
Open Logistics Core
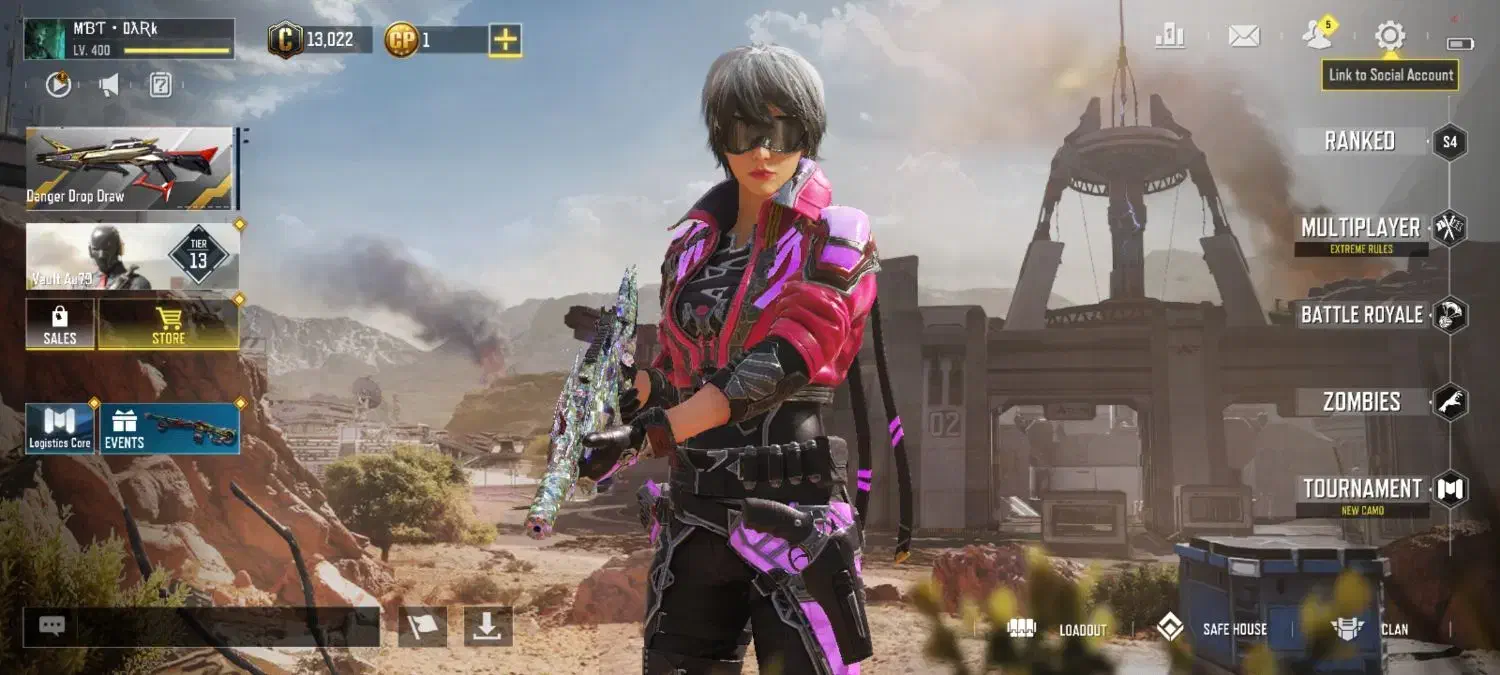[x=60, y=428]
